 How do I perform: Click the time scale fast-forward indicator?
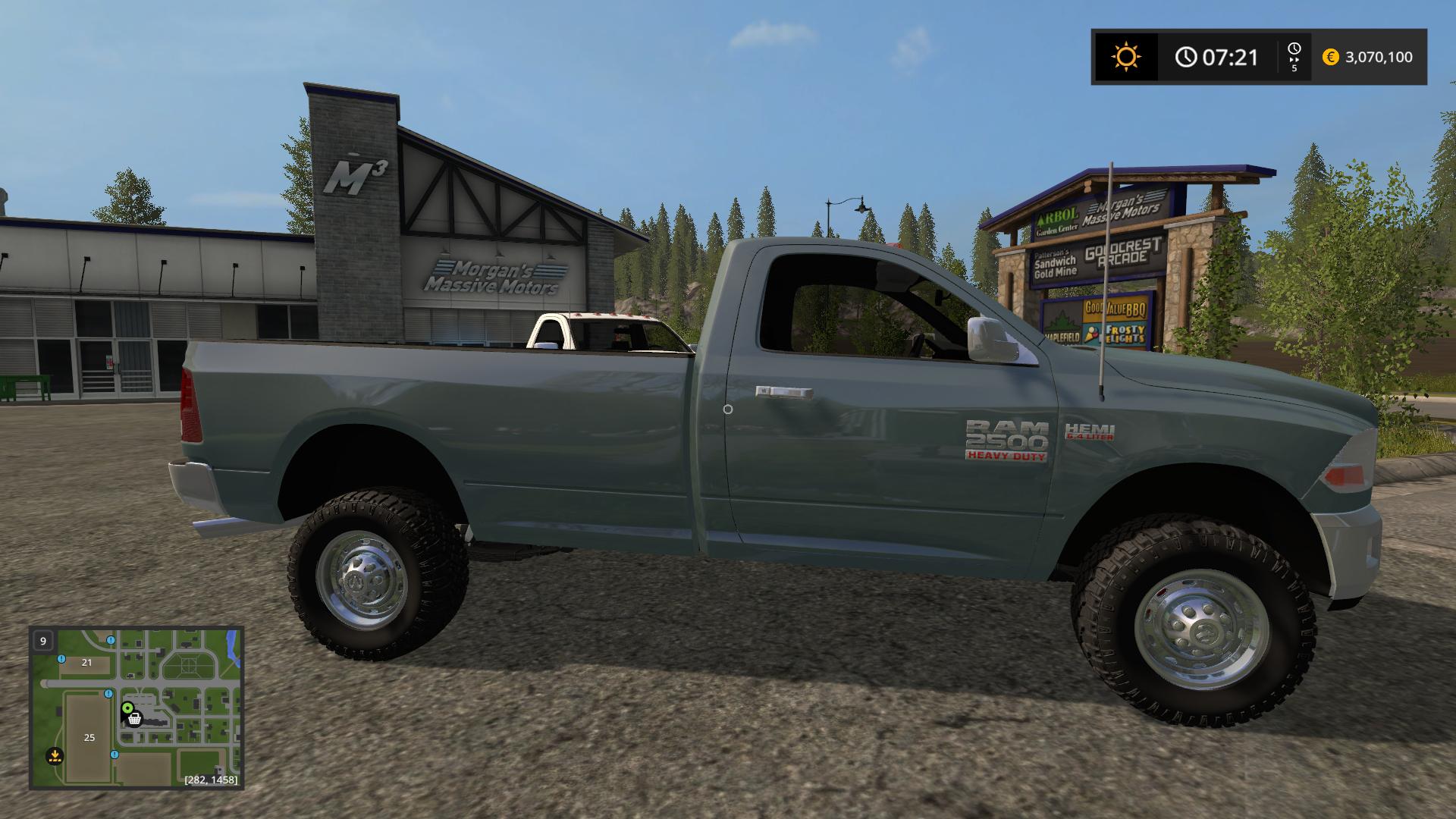(1294, 57)
